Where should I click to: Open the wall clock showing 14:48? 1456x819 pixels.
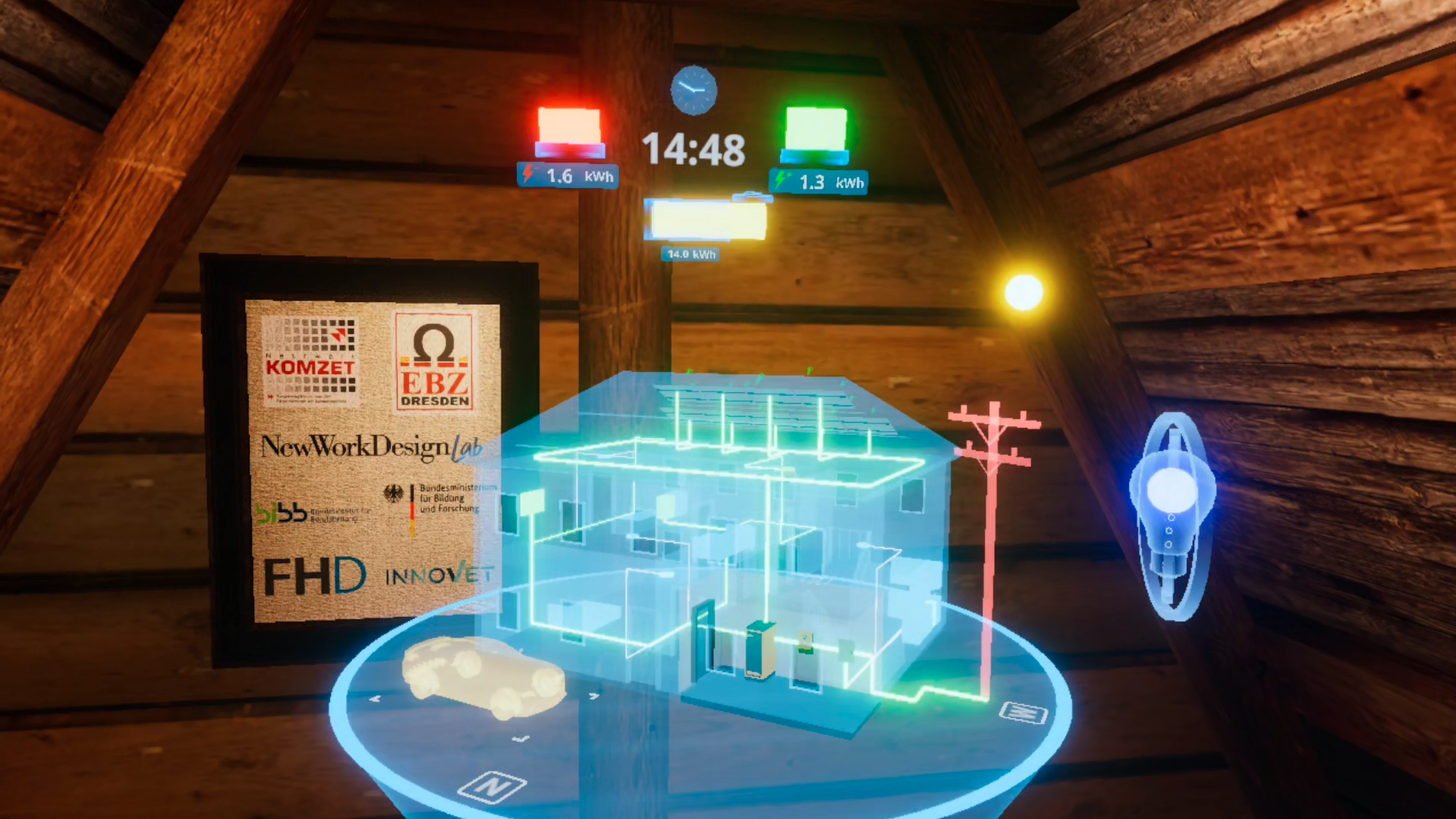point(695,90)
